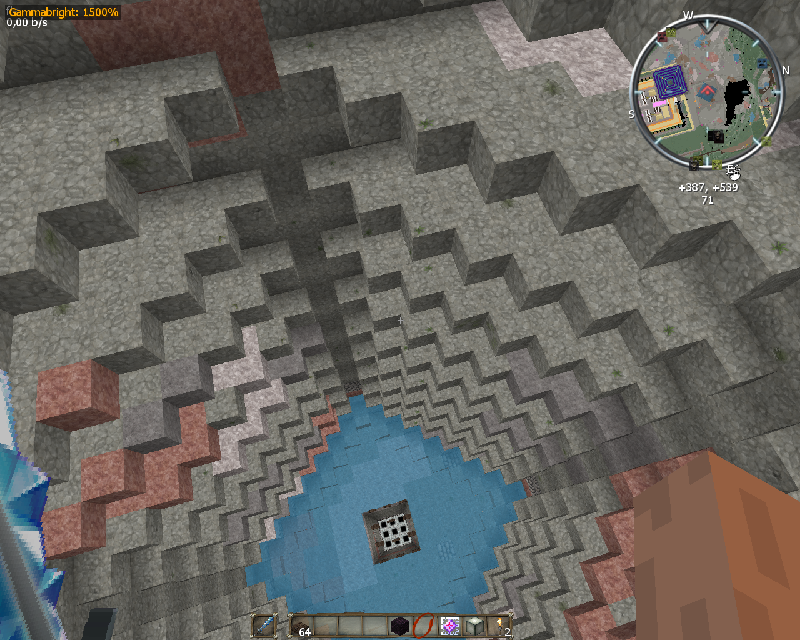Select the blue wand offhand slot

tap(264, 626)
